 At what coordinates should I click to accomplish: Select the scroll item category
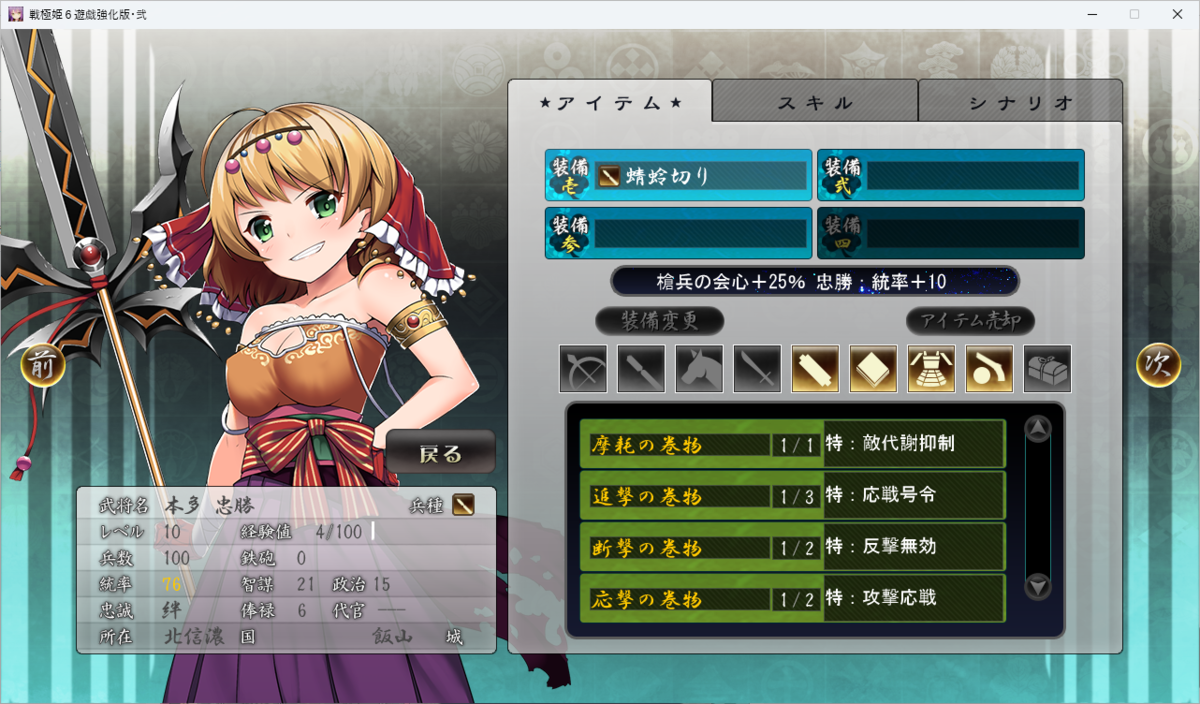click(x=815, y=369)
